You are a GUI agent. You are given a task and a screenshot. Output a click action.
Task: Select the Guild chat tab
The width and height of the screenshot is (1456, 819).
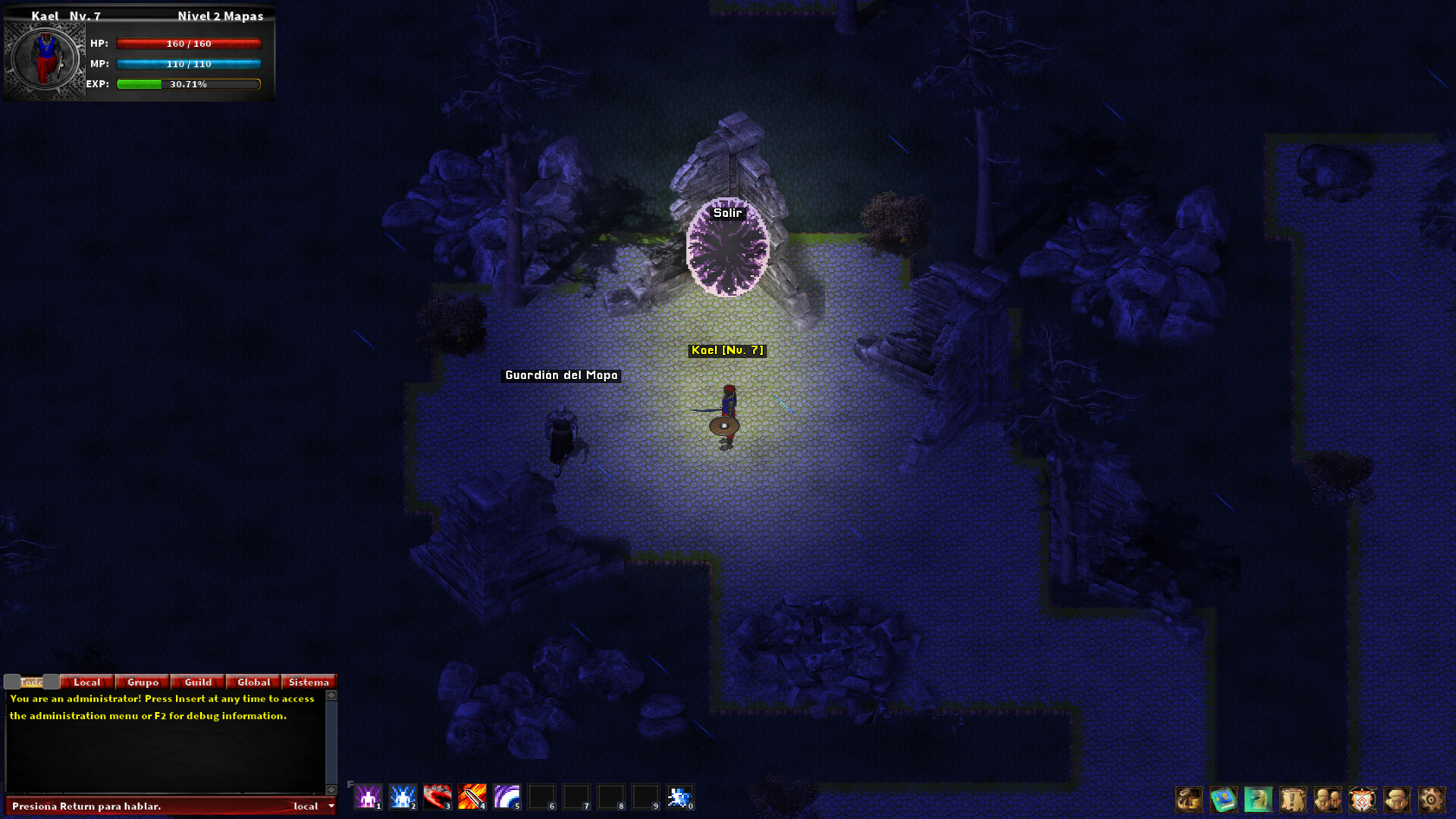pos(196,682)
